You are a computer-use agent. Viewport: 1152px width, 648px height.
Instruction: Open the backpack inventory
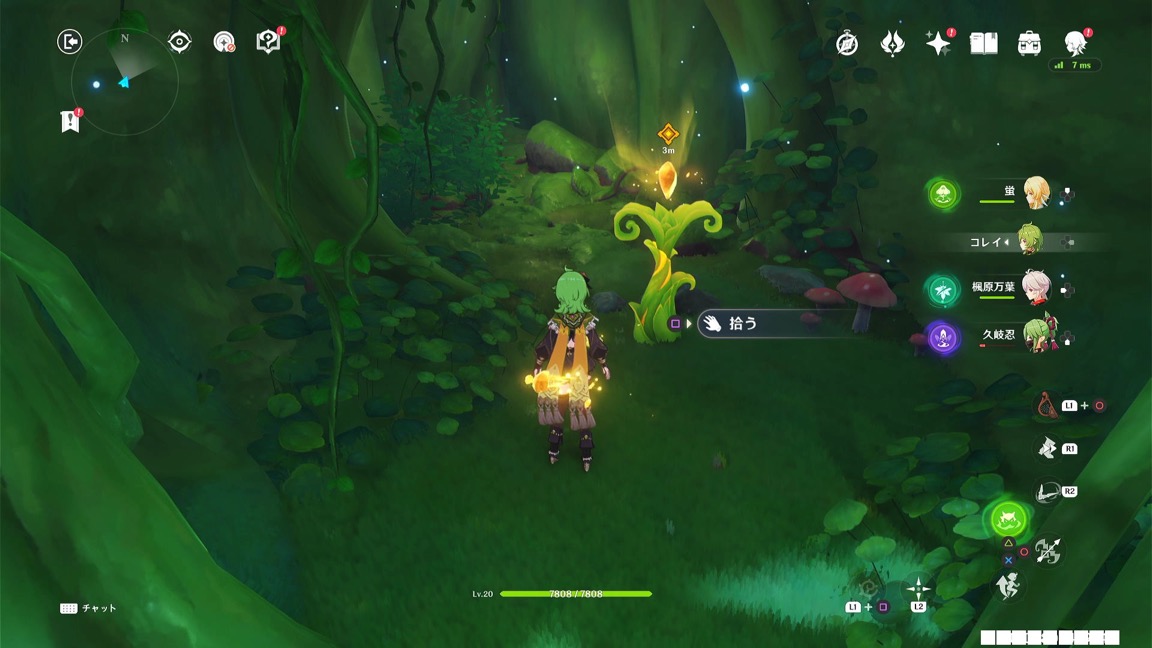(1029, 43)
